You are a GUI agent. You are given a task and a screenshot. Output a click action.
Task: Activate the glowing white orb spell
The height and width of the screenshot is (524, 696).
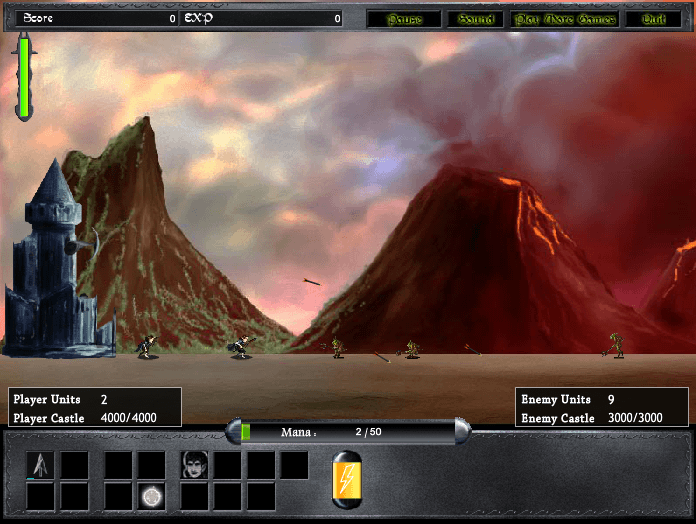click(x=152, y=496)
